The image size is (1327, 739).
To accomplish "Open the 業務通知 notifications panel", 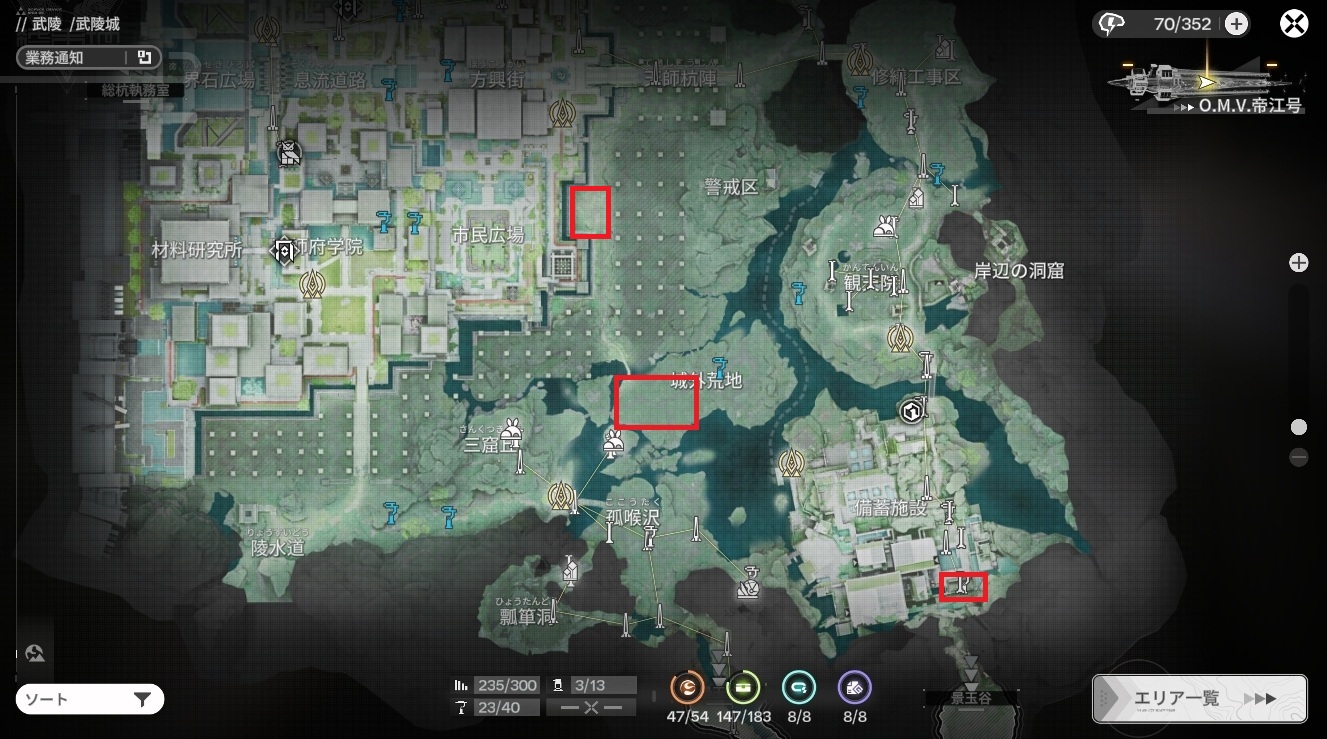I will (x=87, y=58).
